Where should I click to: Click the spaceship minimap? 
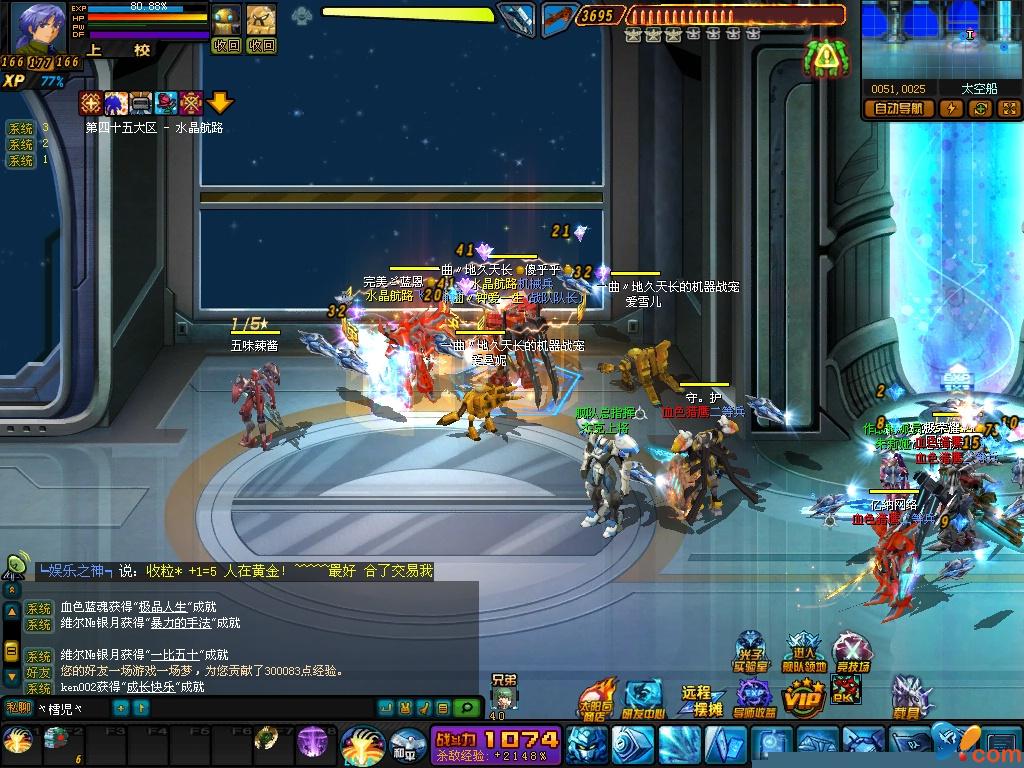(942, 40)
